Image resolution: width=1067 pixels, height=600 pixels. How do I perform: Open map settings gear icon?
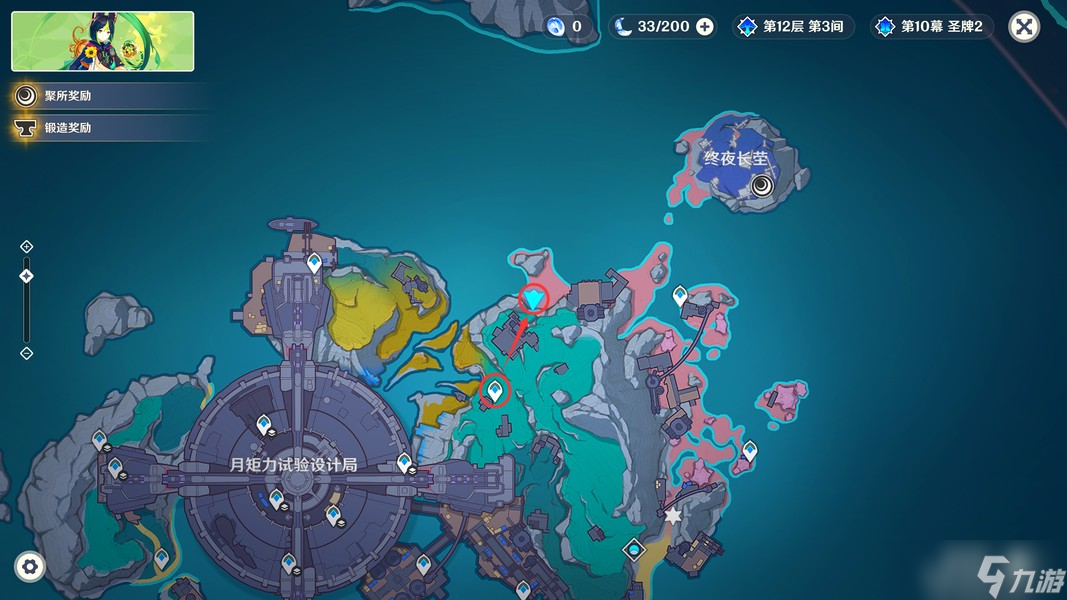click(30, 567)
